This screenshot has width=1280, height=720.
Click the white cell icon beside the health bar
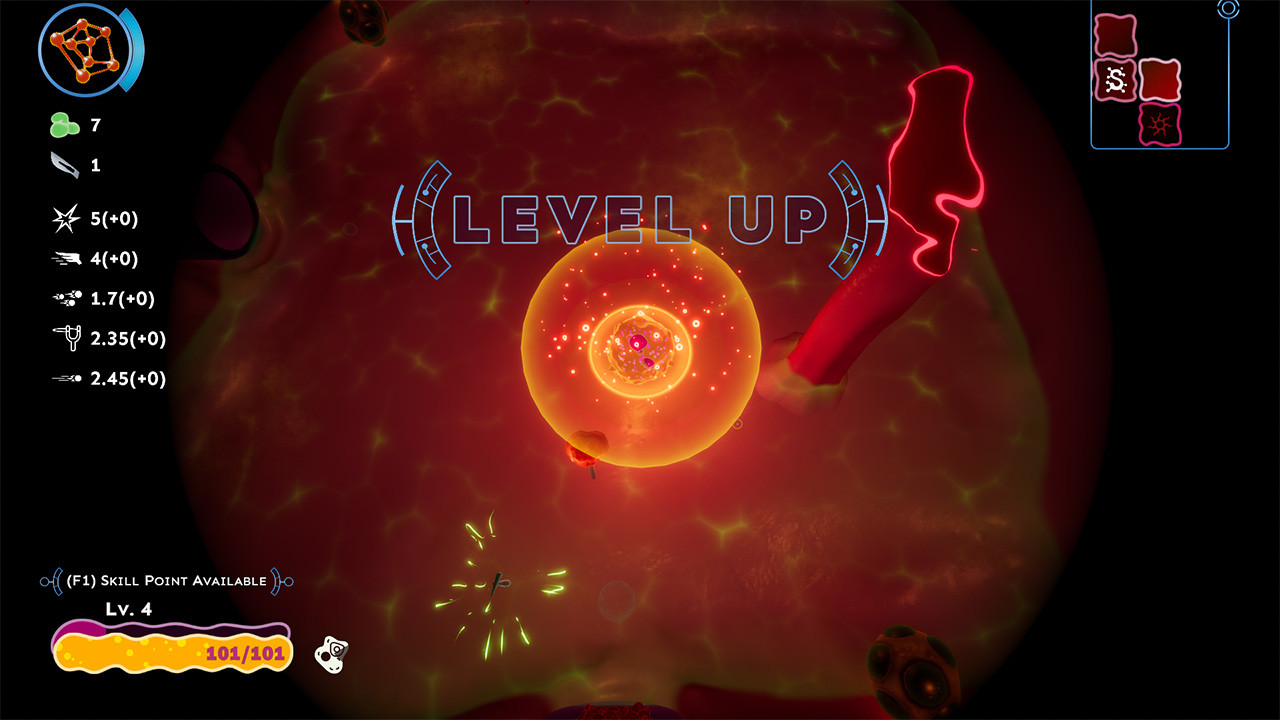[x=332, y=655]
